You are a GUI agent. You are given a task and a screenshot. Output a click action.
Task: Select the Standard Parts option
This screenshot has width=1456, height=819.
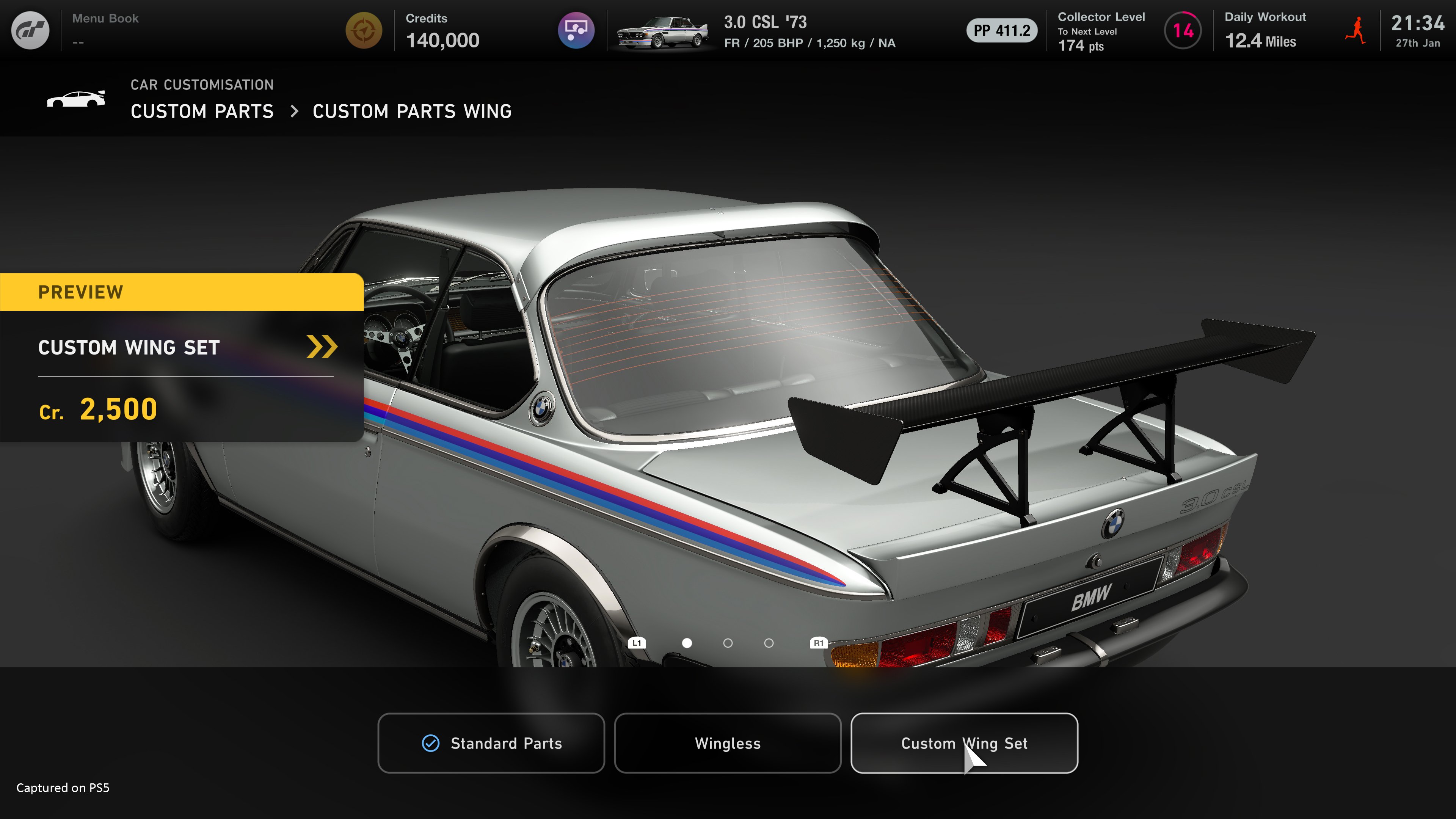click(x=491, y=743)
